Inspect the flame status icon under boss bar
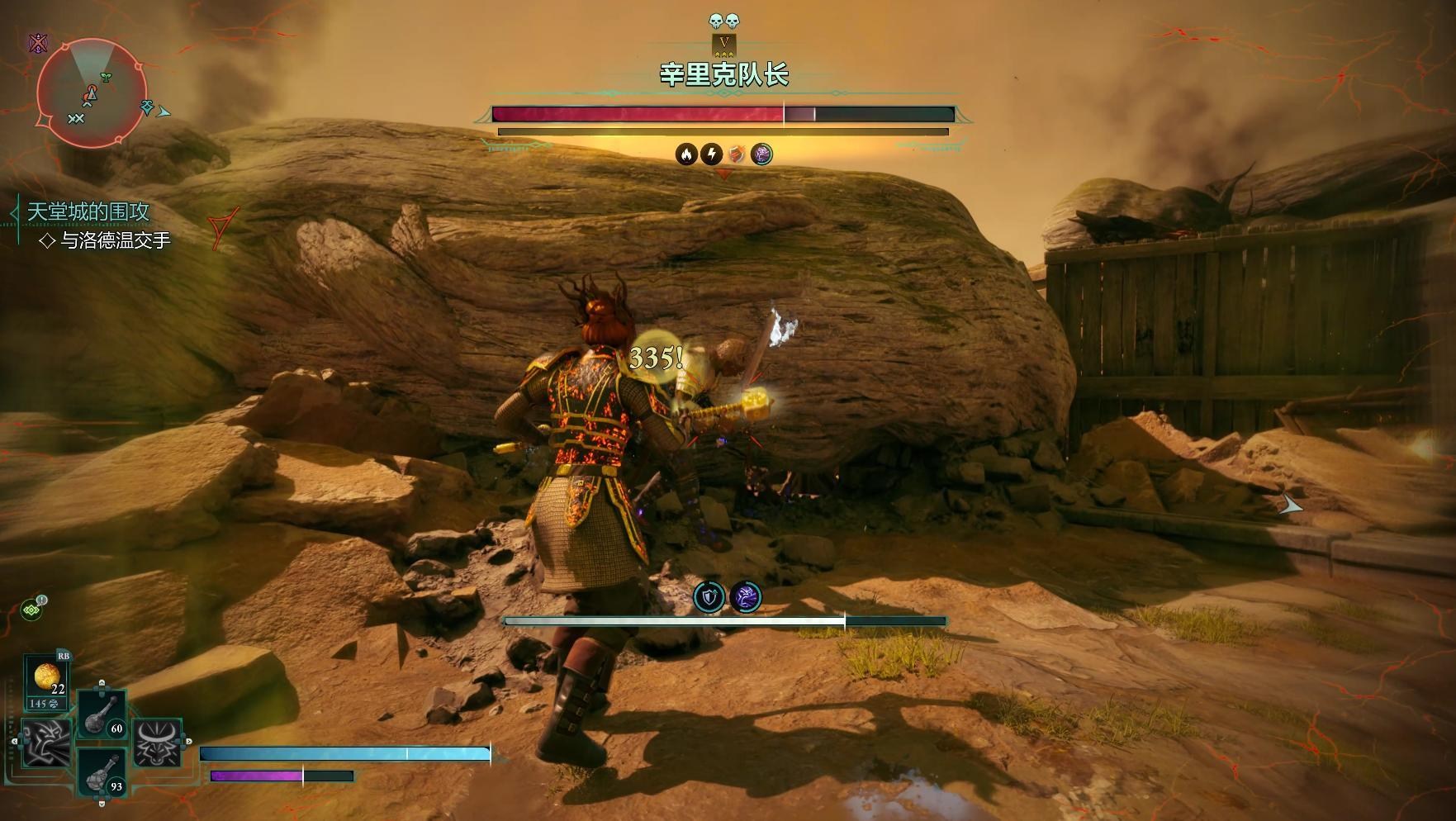The image size is (1456, 821). (x=686, y=154)
